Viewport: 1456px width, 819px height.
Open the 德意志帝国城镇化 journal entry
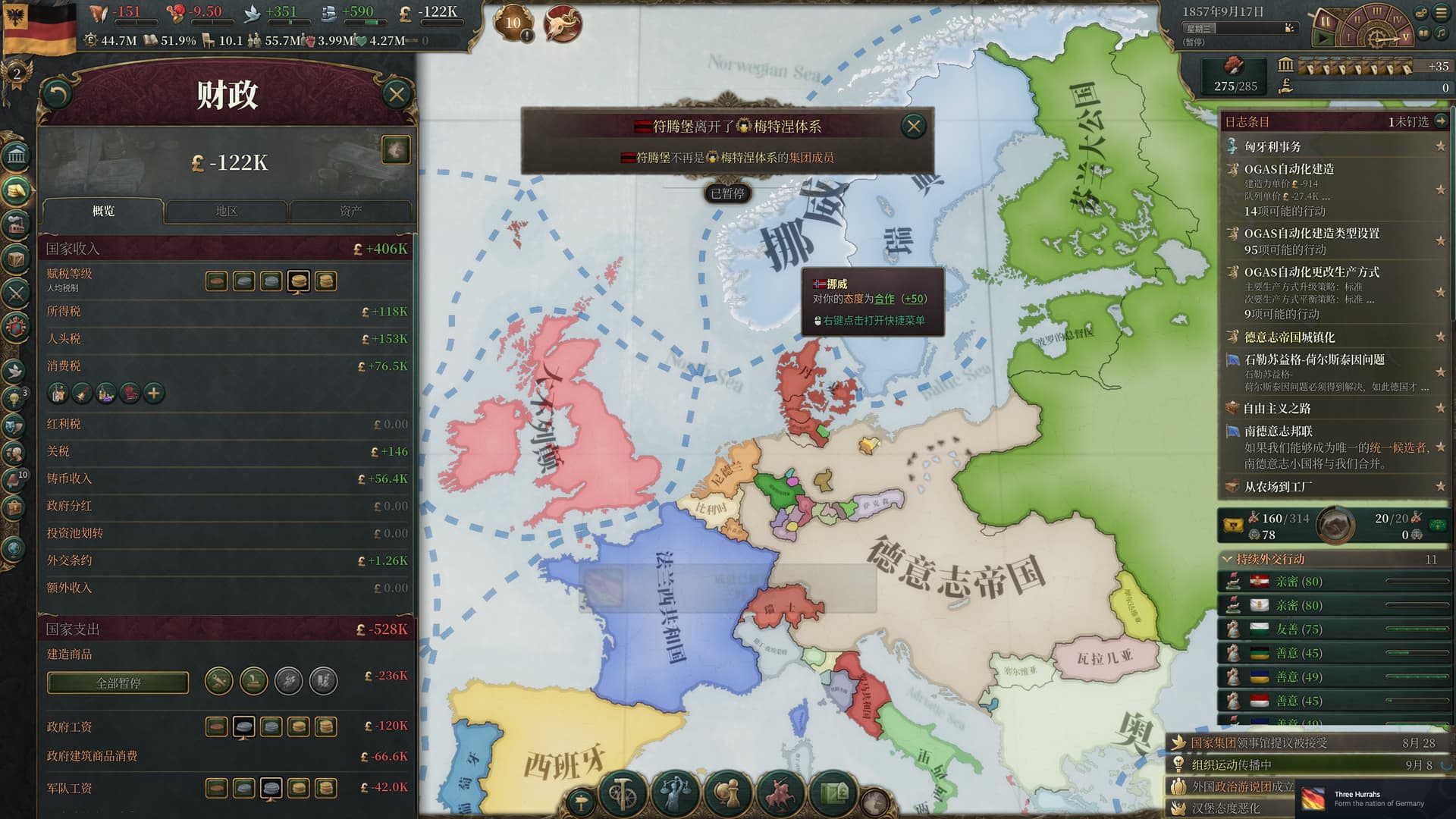[1289, 337]
